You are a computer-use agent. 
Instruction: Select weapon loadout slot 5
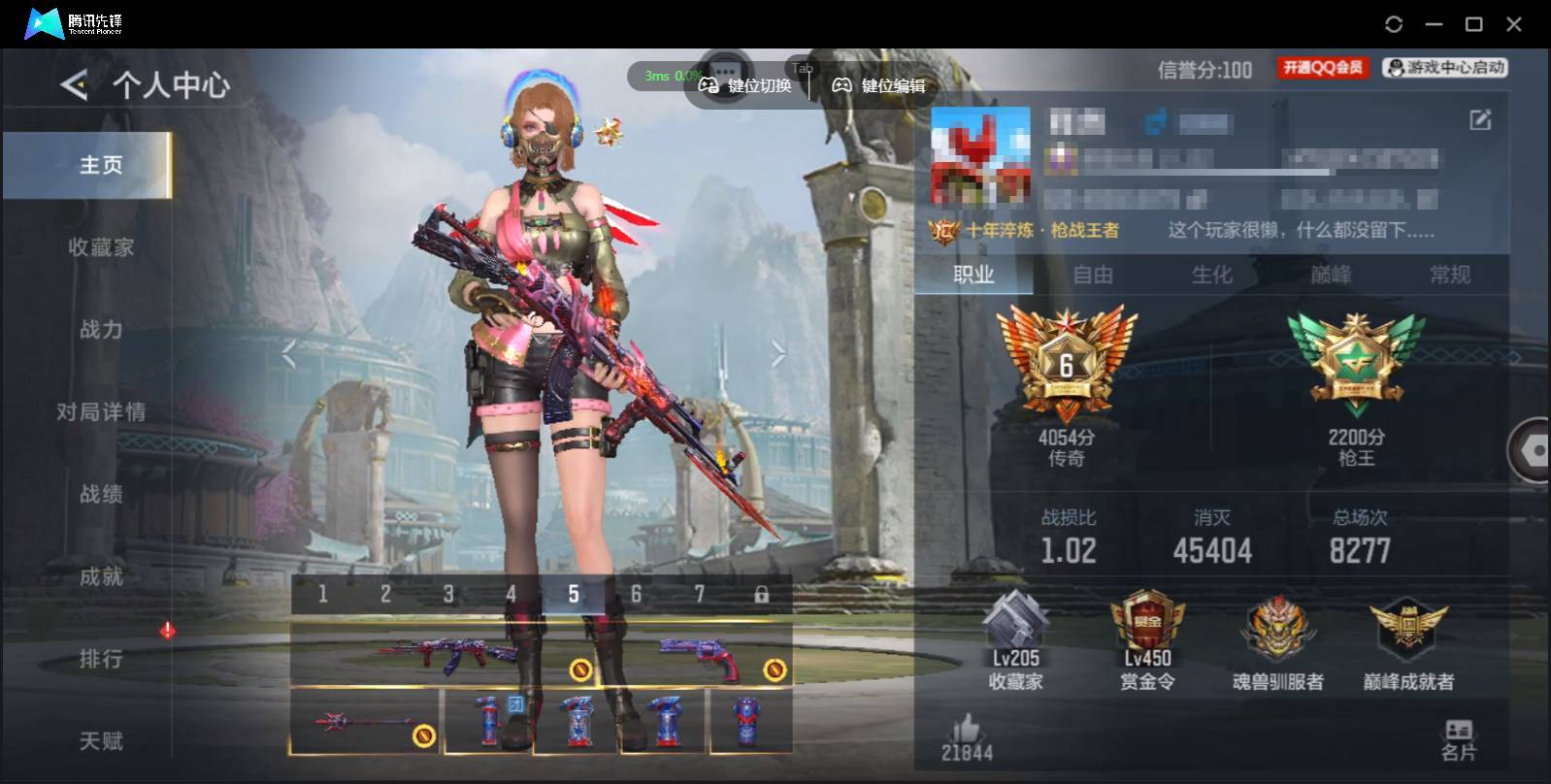click(574, 592)
